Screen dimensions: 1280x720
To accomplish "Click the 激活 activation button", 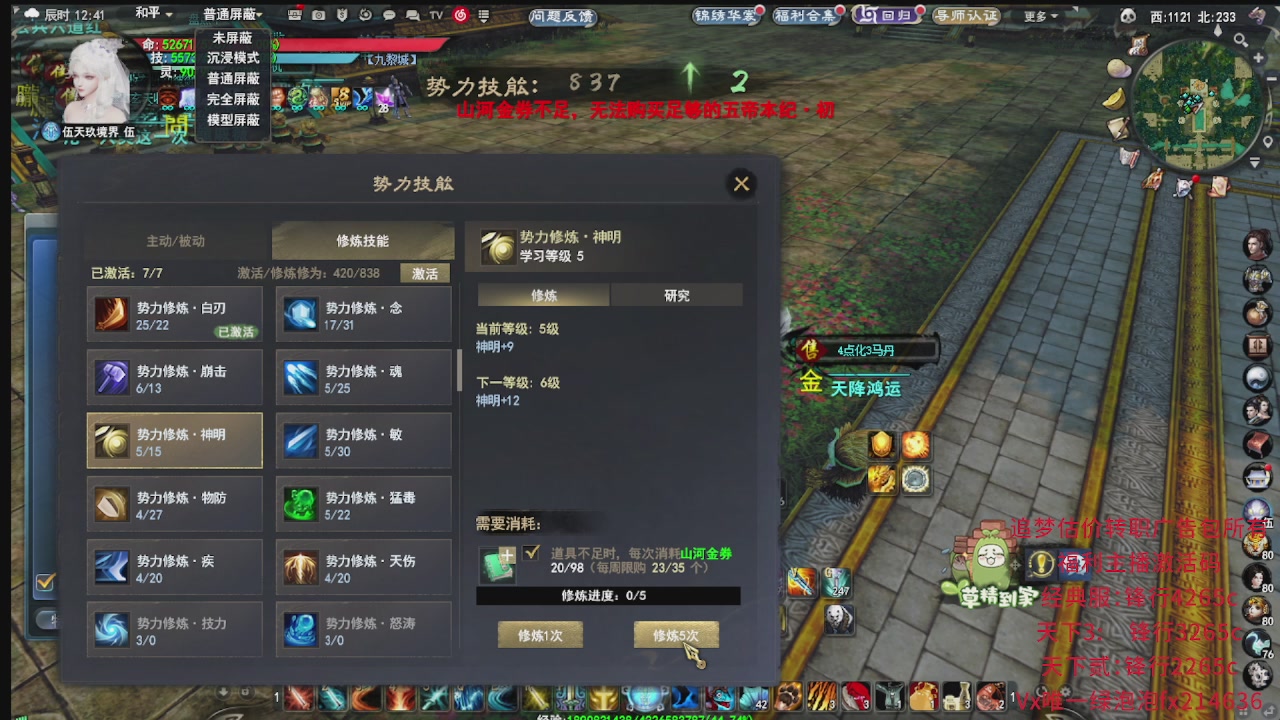I will (x=424, y=272).
